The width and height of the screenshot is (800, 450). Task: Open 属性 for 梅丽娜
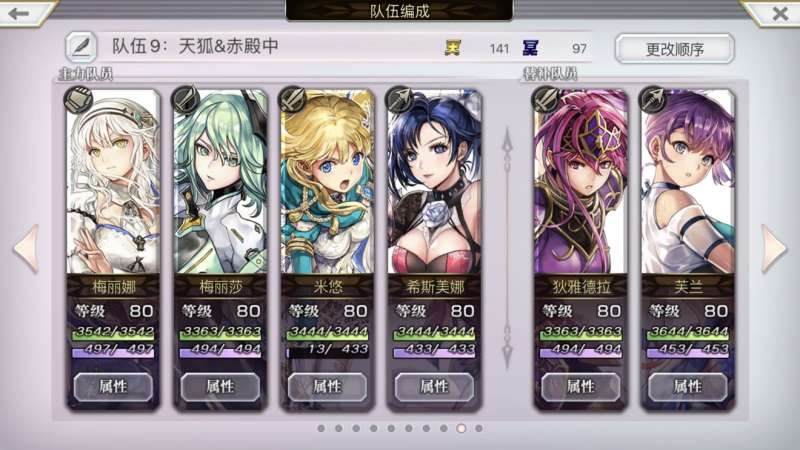point(113,386)
